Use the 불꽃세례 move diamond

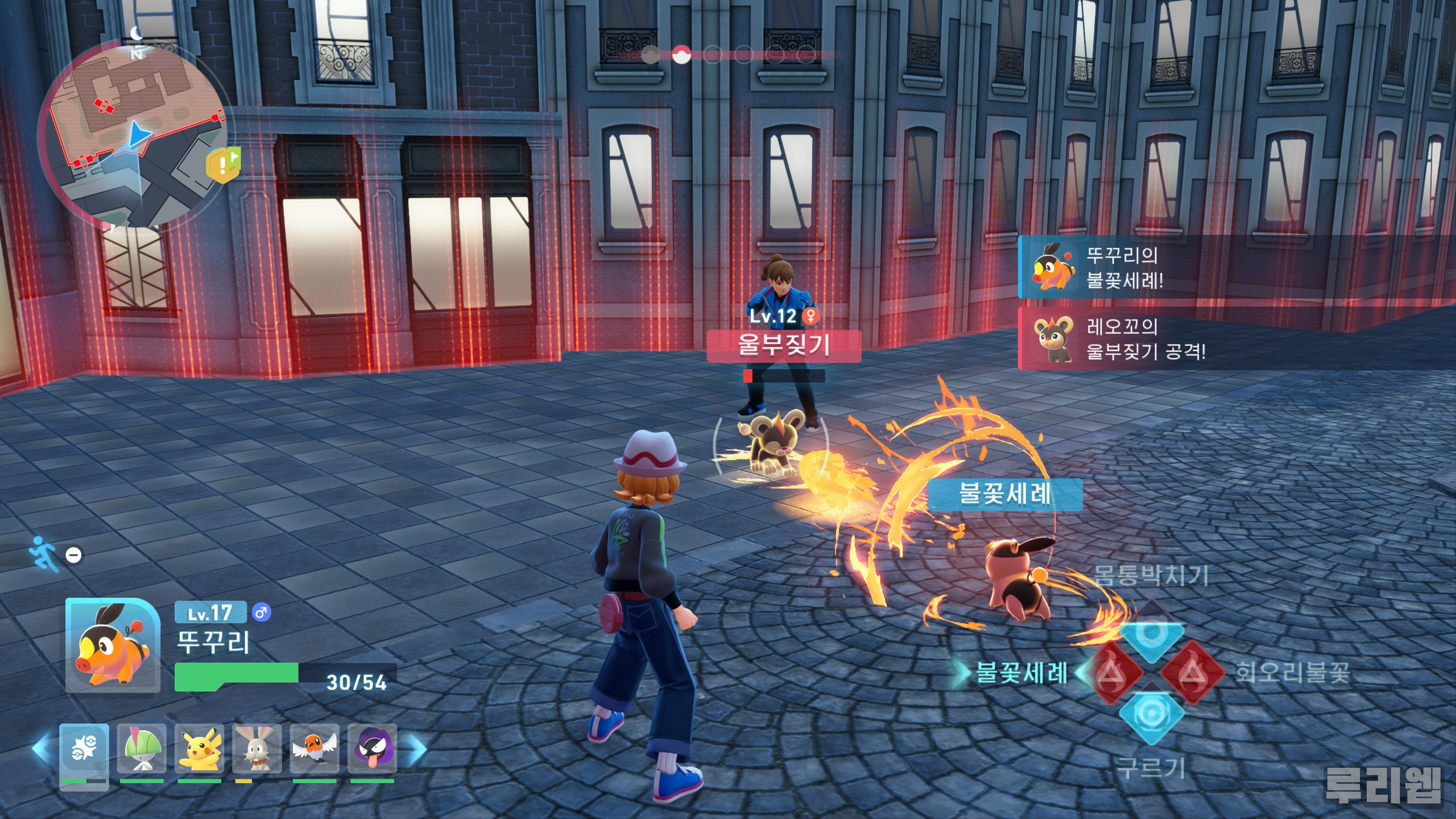[x=1112, y=673]
